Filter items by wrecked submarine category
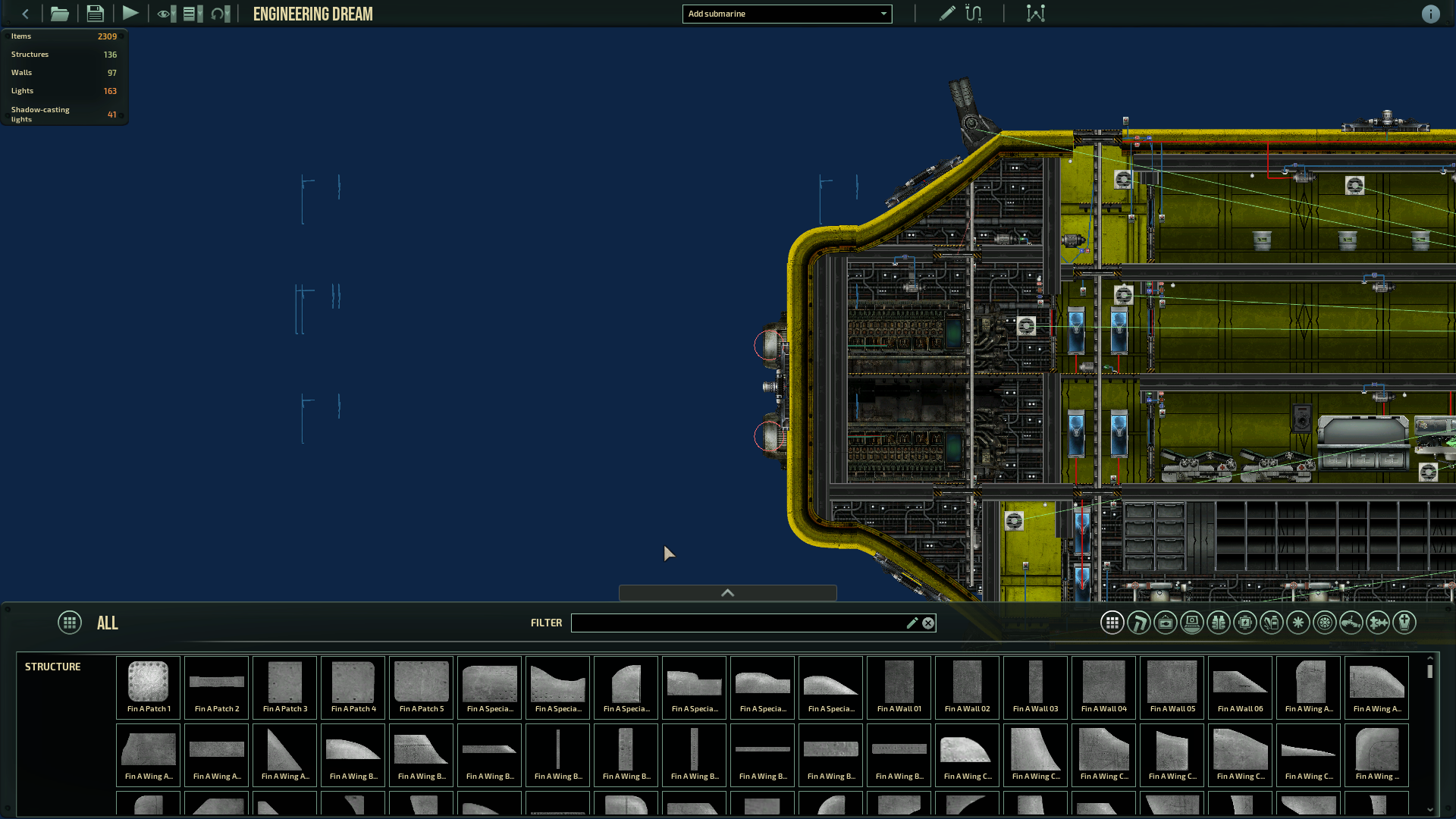The width and height of the screenshot is (1456, 819). click(1351, 623)
